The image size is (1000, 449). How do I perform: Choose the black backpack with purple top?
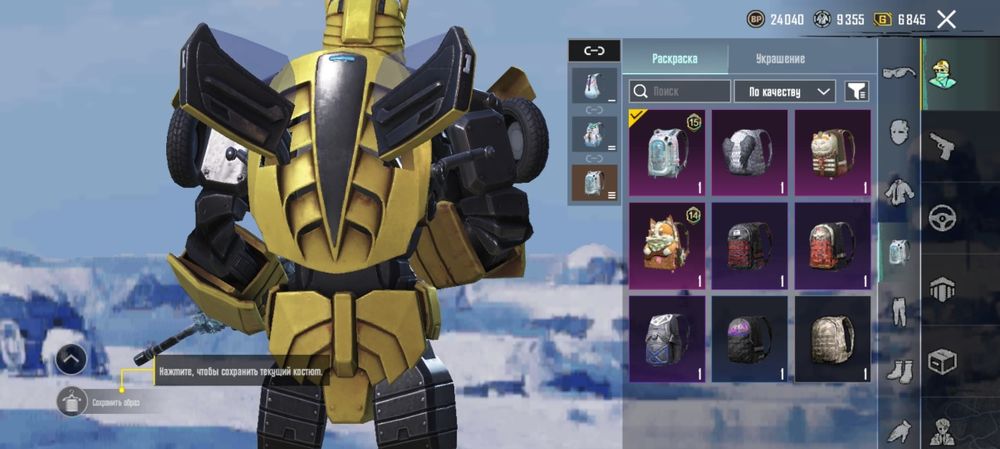point(750,340)
